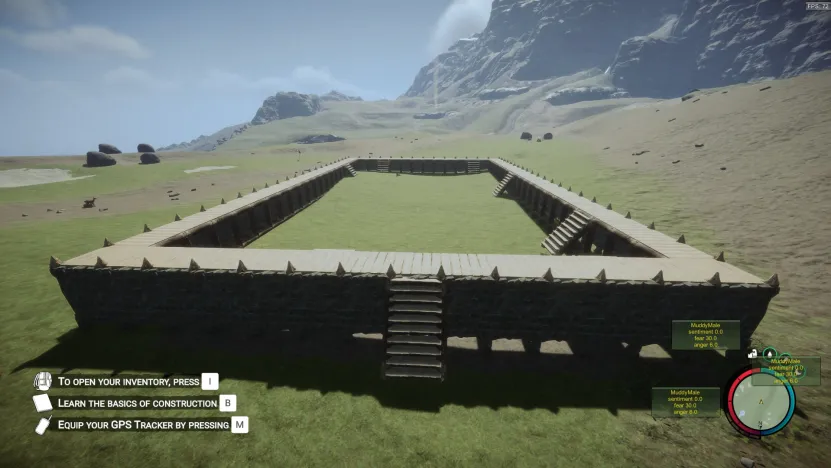Open the construction guide book icon
This screenshot has width=831, height=468.
[x=42, y=403]
